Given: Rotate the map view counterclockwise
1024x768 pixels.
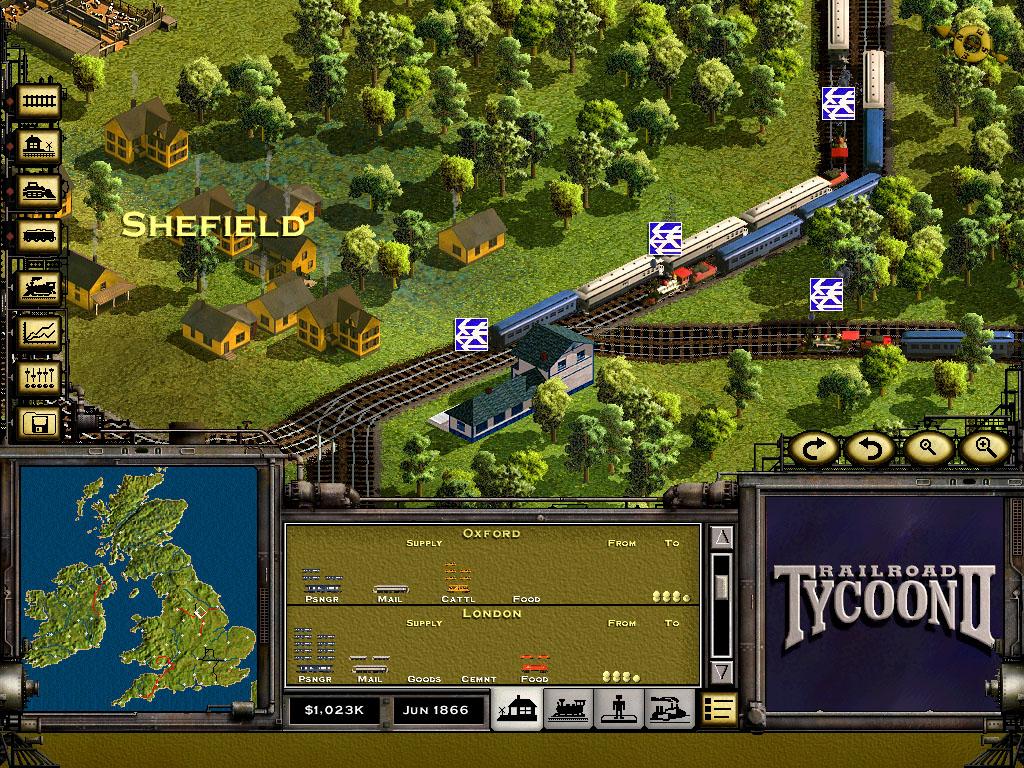Looking at the screenshot, I should click(867, 449).
